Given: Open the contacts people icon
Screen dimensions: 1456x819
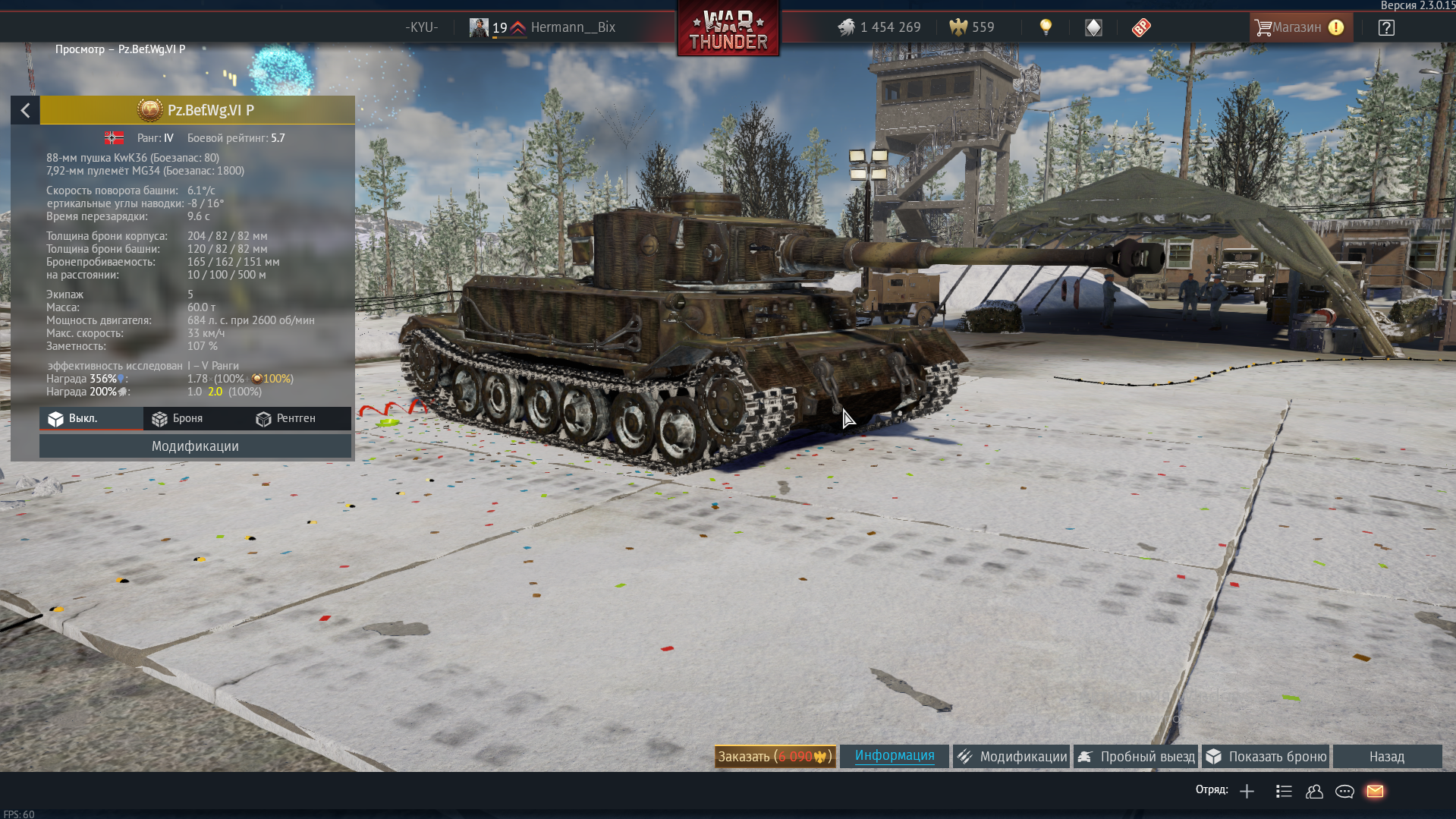Looking at the screenshot, I should (1314, 792).
